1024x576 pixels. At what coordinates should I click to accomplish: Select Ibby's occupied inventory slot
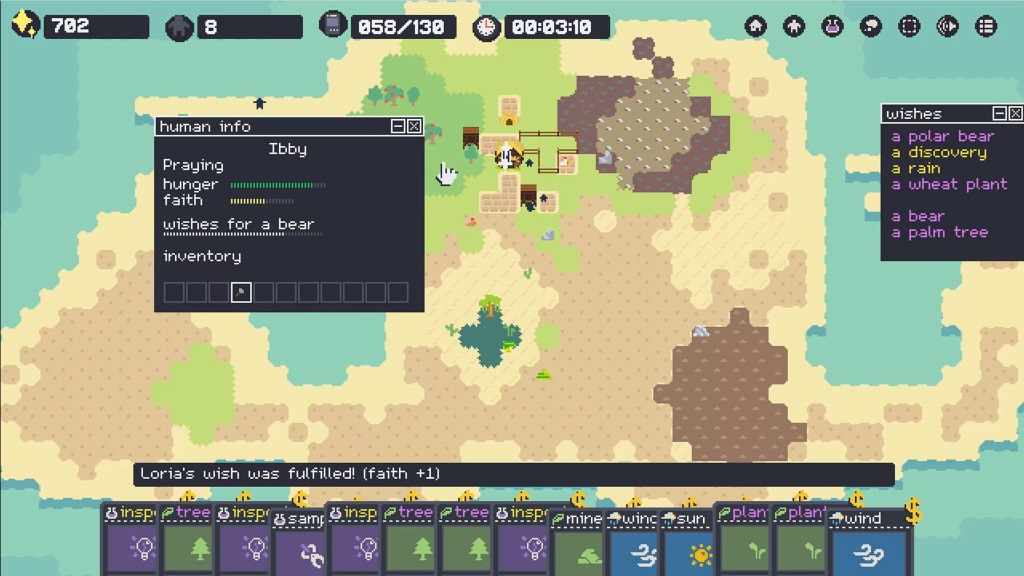click(x=240, y=292)
